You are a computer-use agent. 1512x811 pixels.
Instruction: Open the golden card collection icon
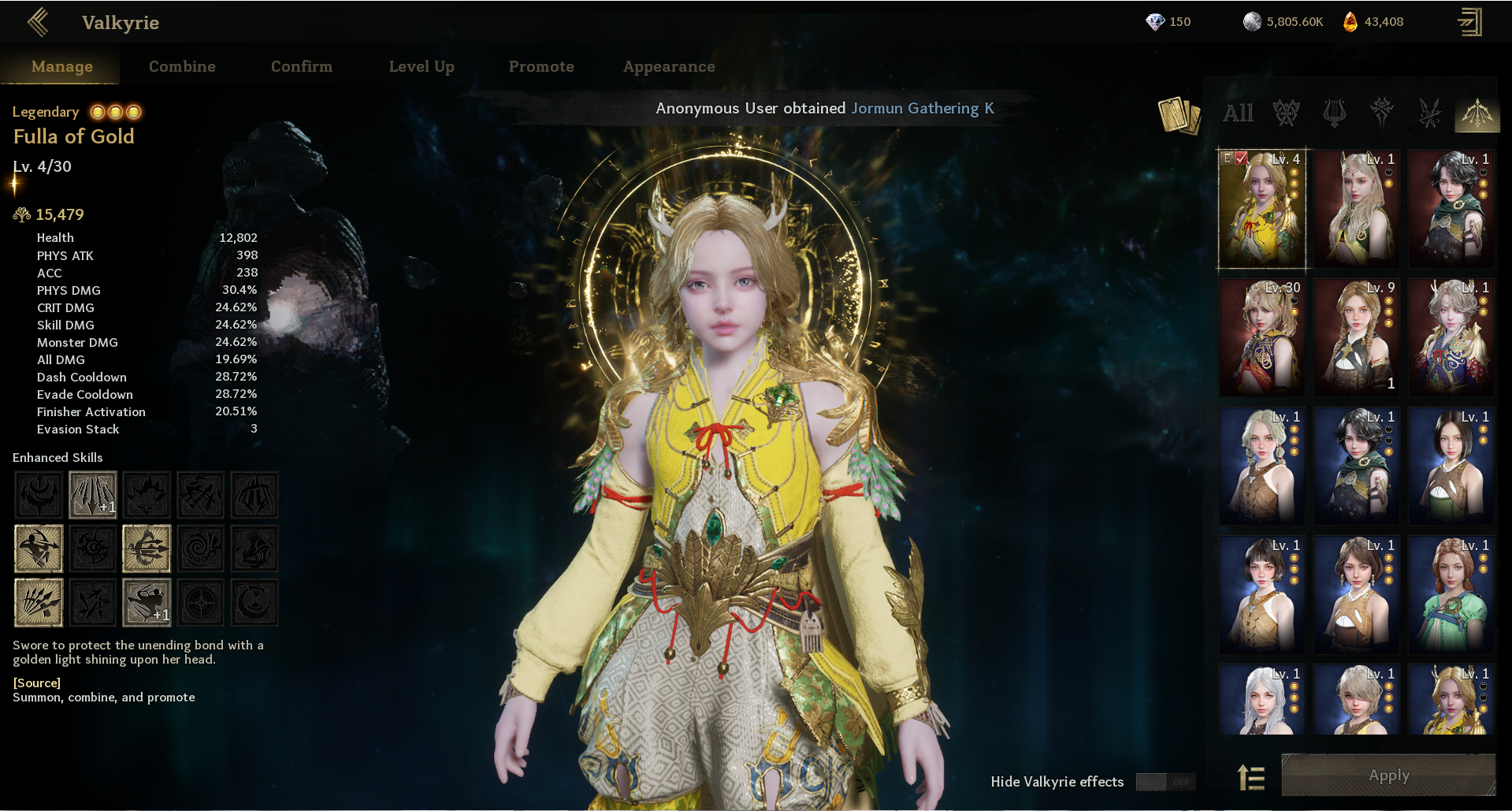click(x=1179, y=114)
